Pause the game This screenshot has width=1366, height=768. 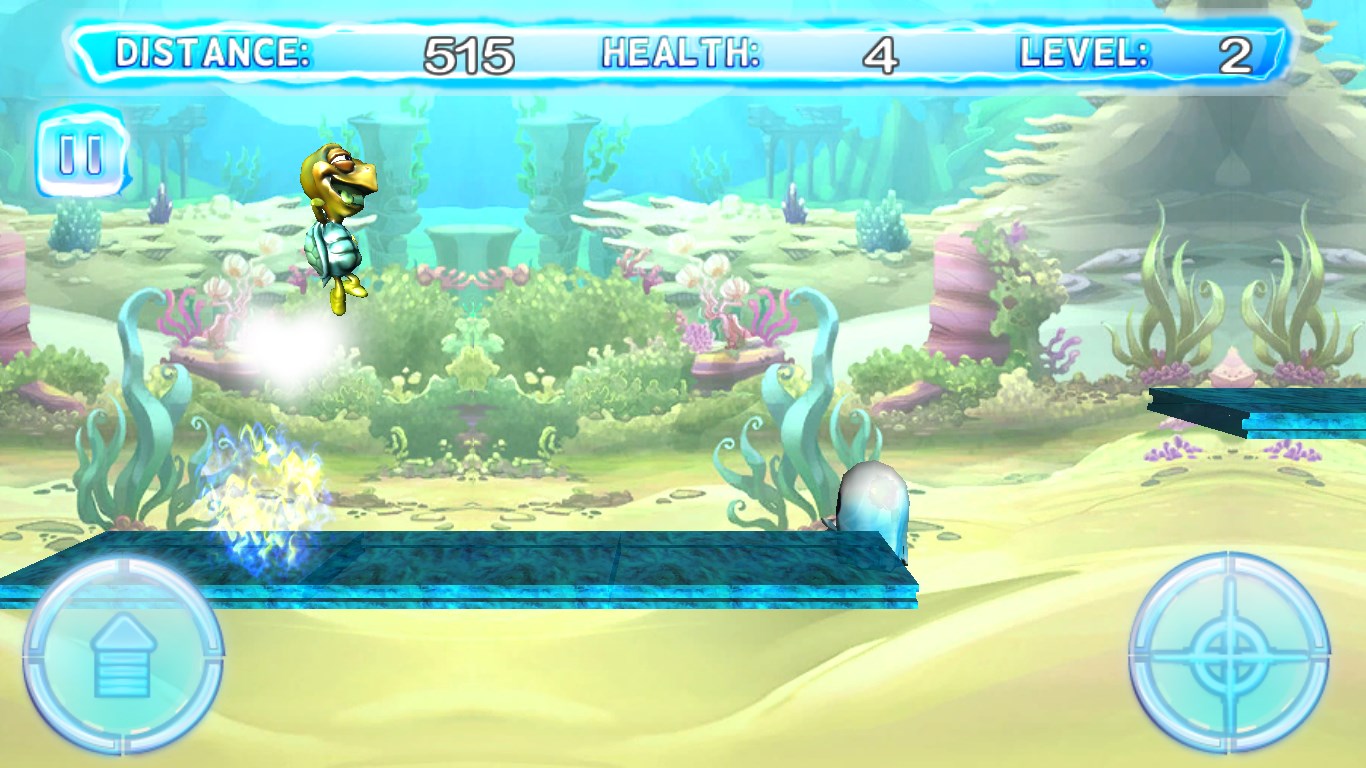[81, 155]
